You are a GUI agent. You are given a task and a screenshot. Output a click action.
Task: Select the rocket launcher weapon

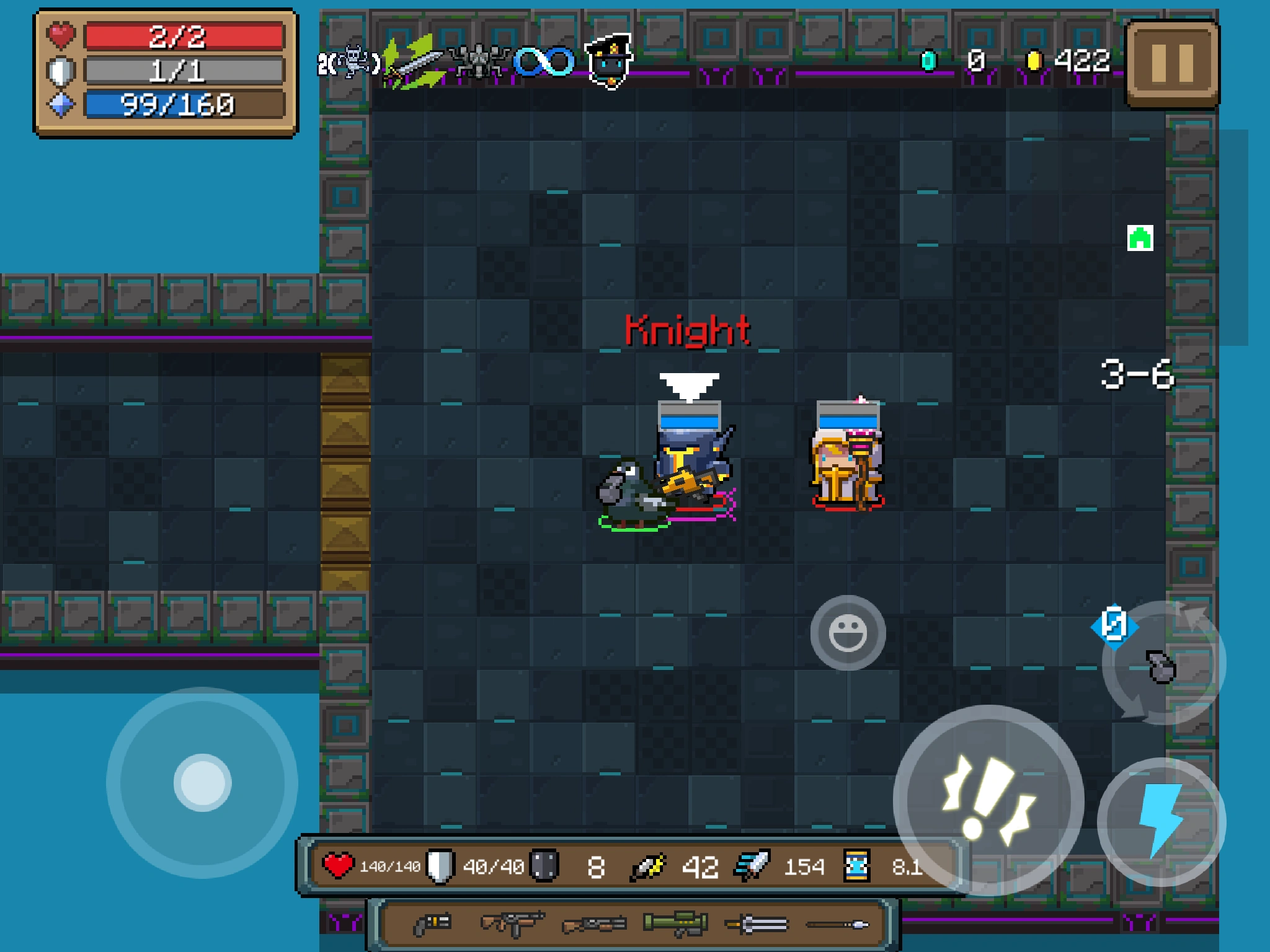click(676, 925)
